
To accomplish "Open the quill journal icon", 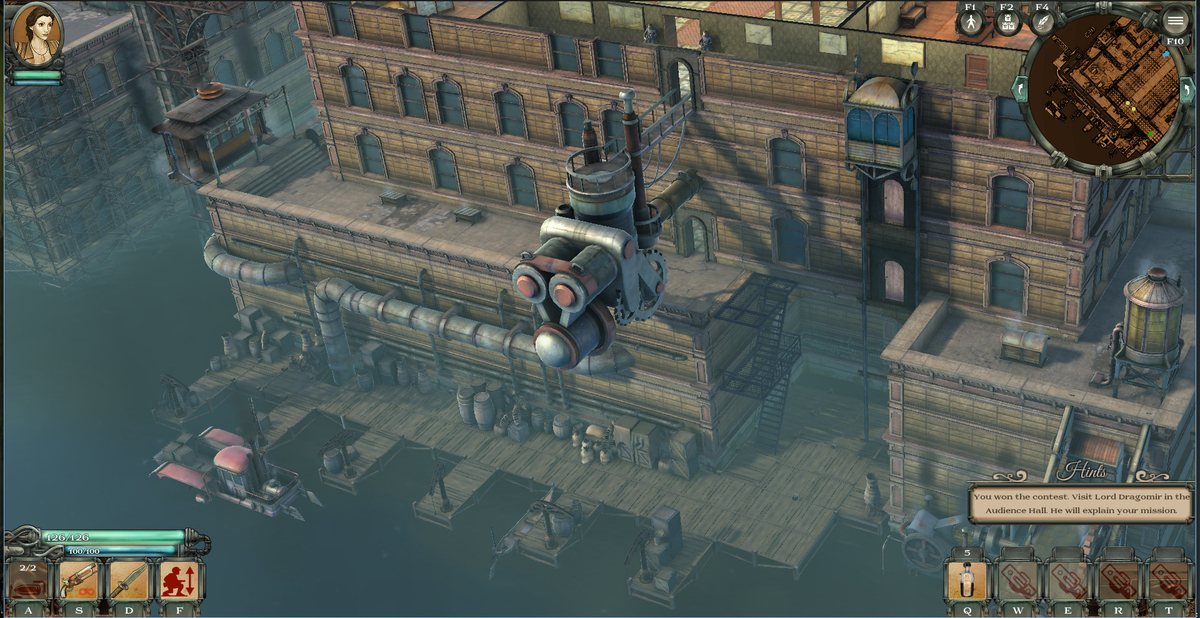I will point(1042,23).
